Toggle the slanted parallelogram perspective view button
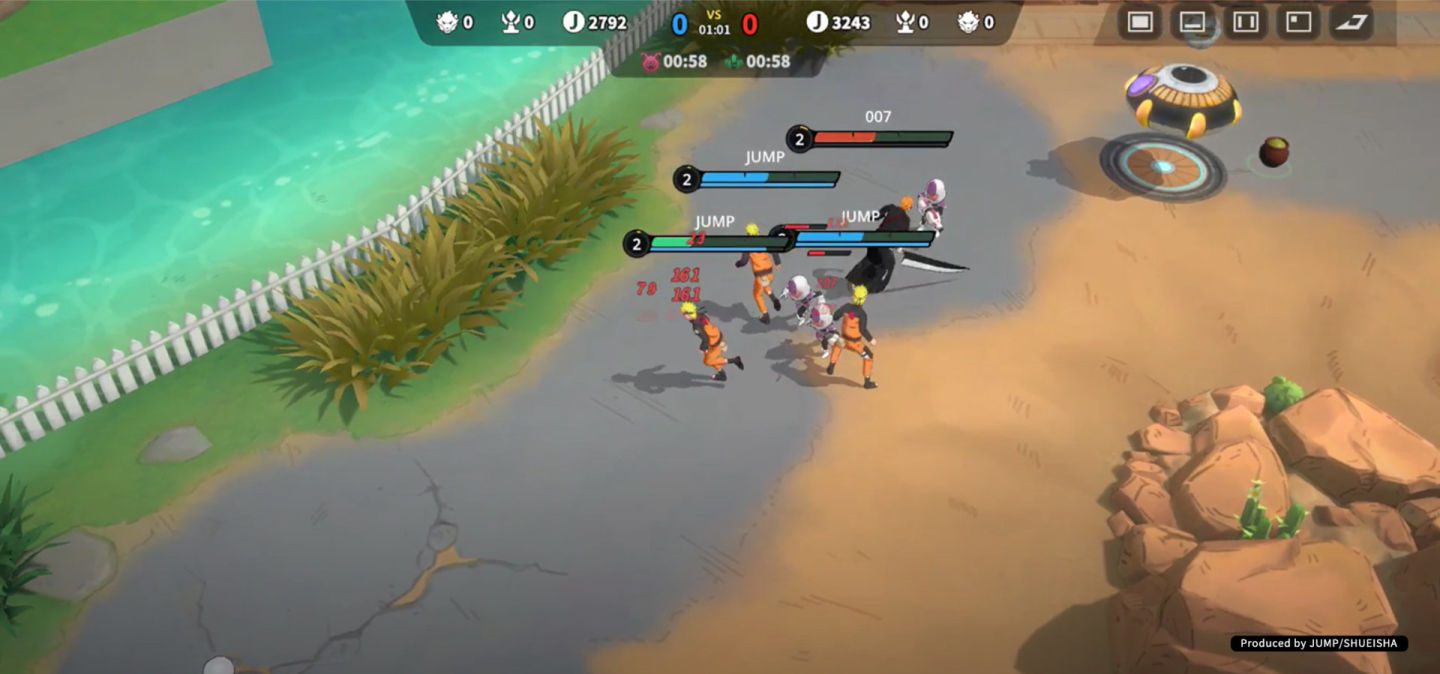 click(1351, 22)
